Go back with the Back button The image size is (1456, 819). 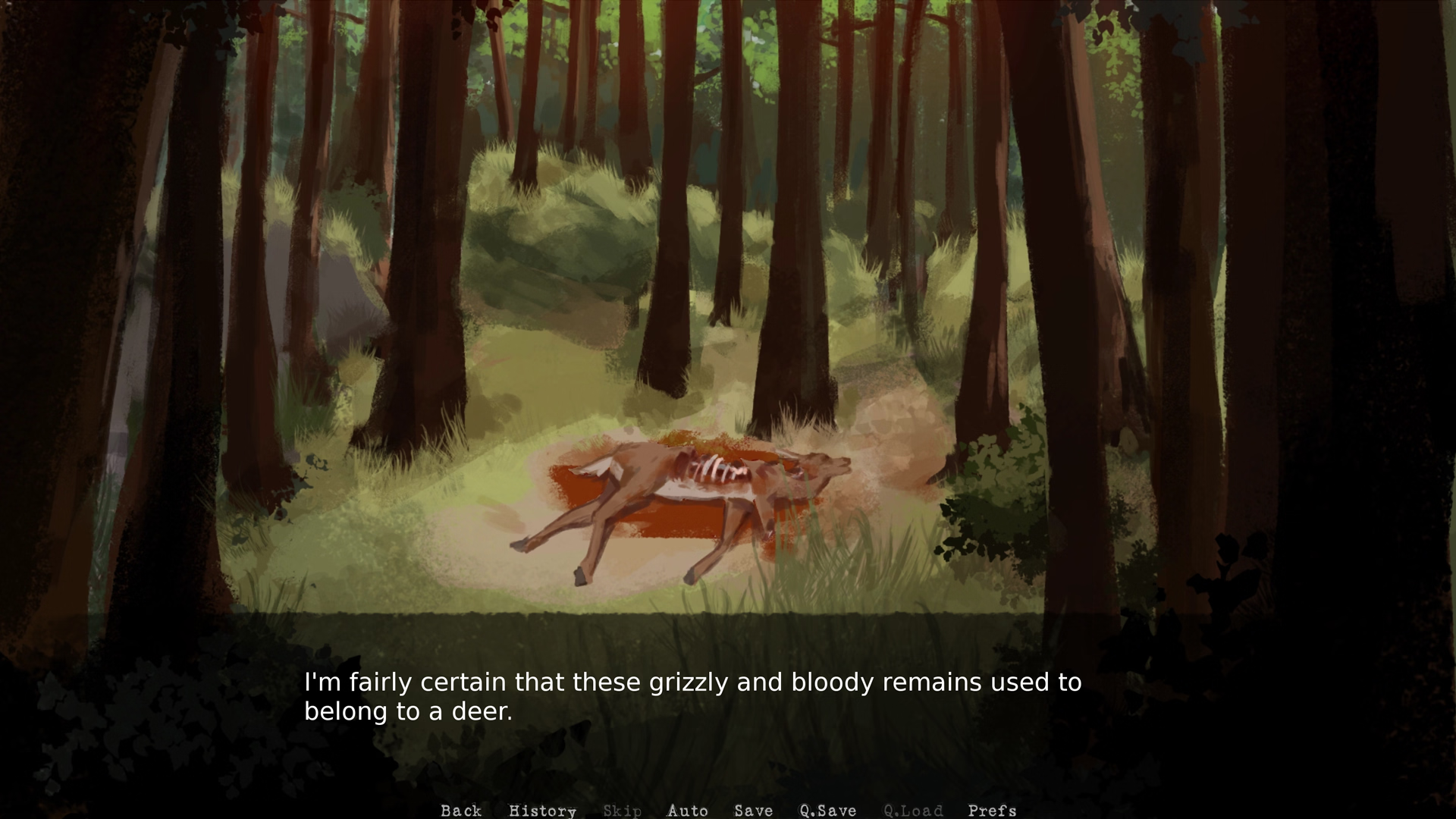coord(461,811)
